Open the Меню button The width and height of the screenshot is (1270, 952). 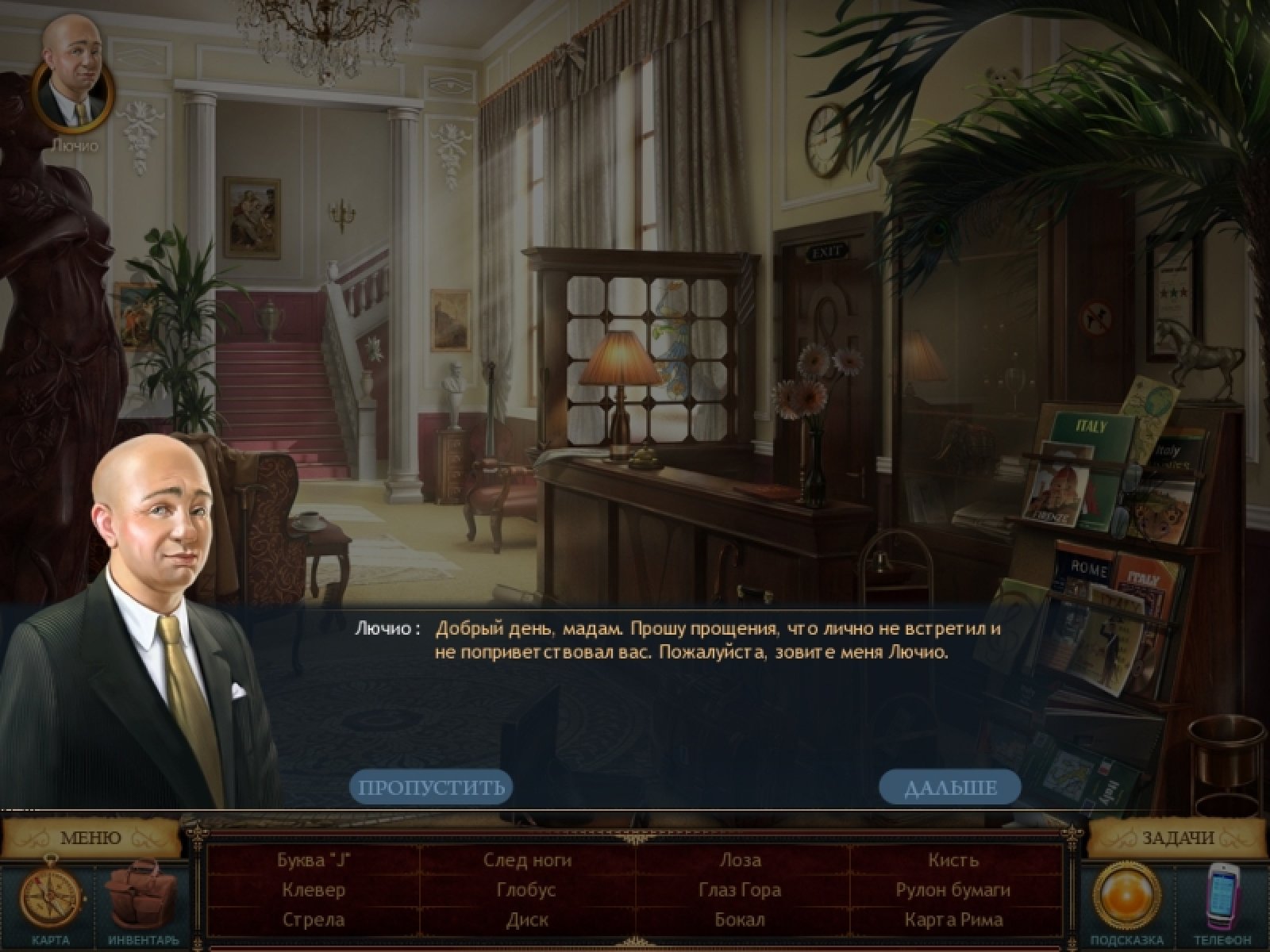pyautogui.click(x=90, y=838)
